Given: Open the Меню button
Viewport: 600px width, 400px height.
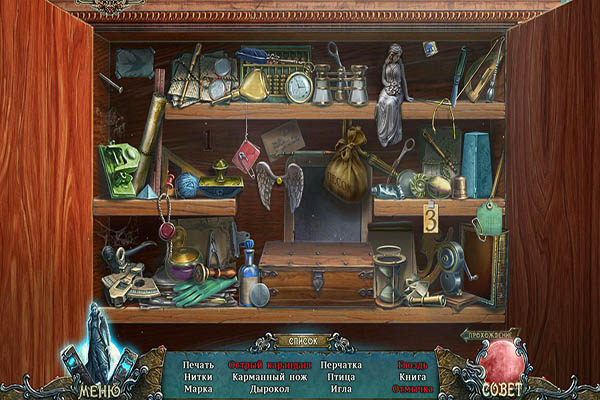Looking at the screenshot, I should 93,384.
